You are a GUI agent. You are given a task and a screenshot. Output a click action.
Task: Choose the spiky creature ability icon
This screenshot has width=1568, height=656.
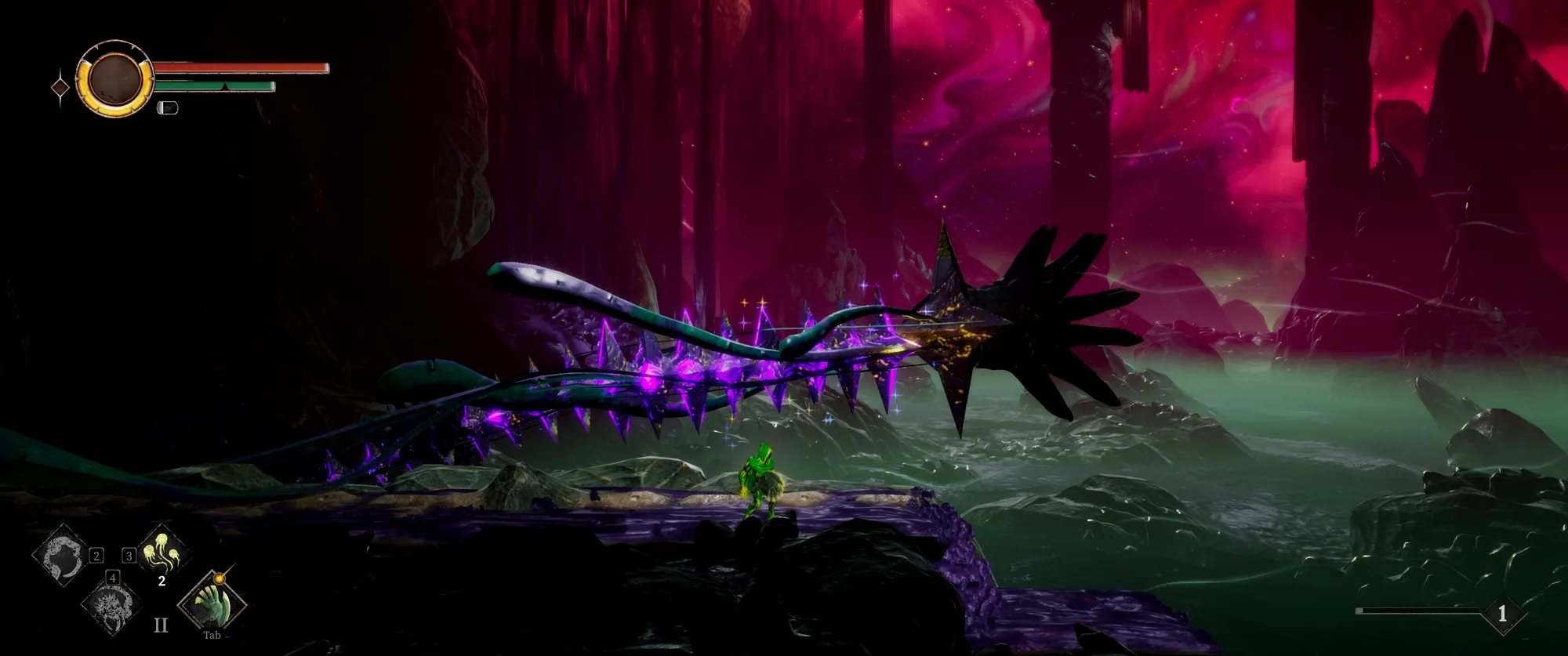click(x=110, y=603)
